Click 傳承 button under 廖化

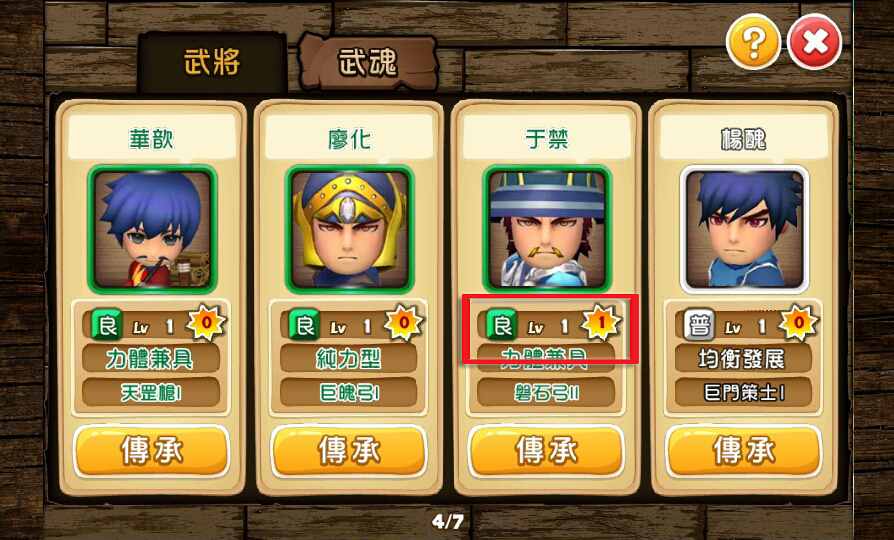click(x=349, y=451)
